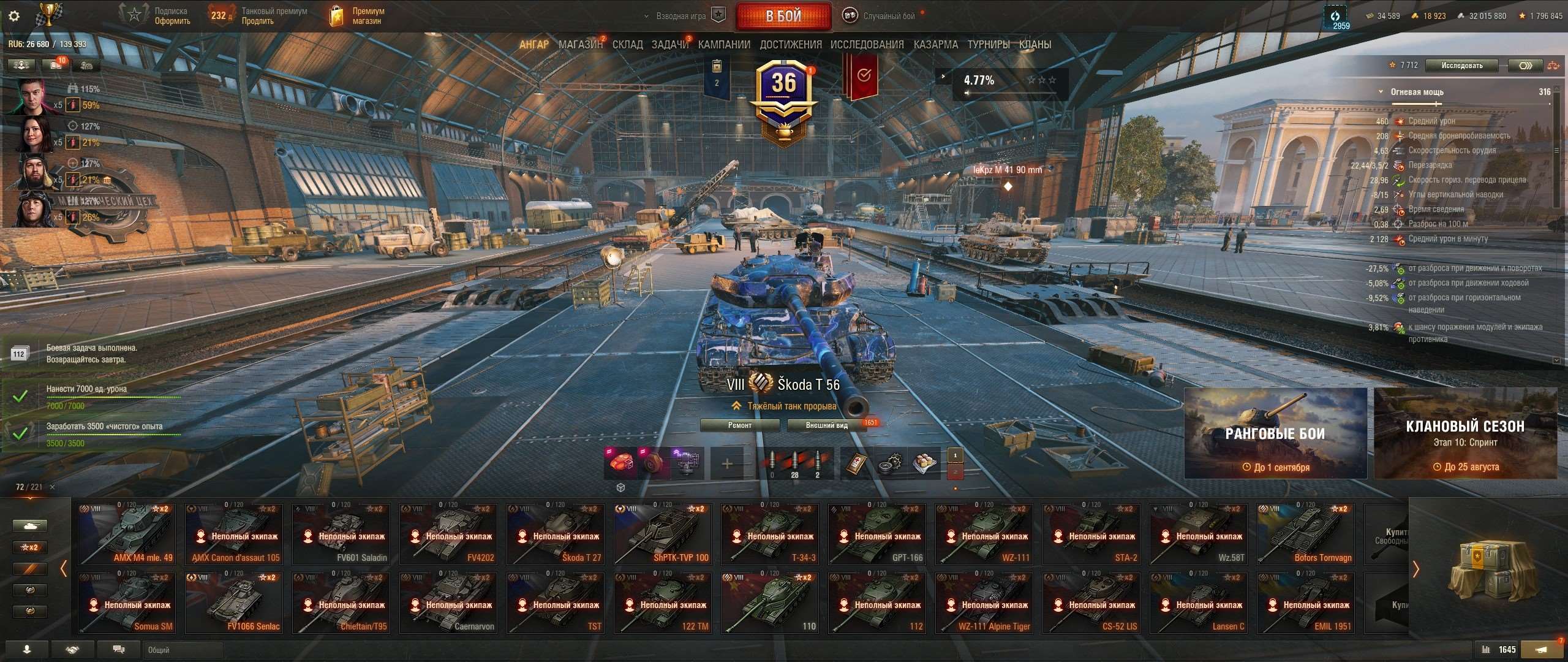The width and height of the screenshot is (1568, 662).
Task: Click the Ремонт repair button under the tank
Action: coord(739,425)
